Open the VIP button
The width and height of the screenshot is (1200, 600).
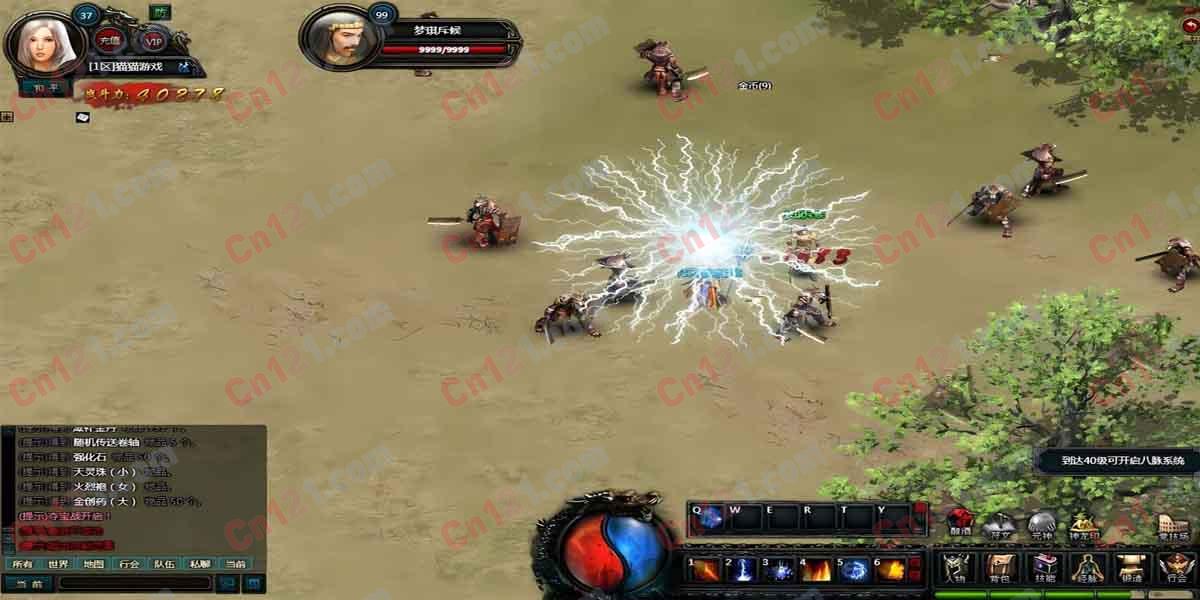(152, 41)
